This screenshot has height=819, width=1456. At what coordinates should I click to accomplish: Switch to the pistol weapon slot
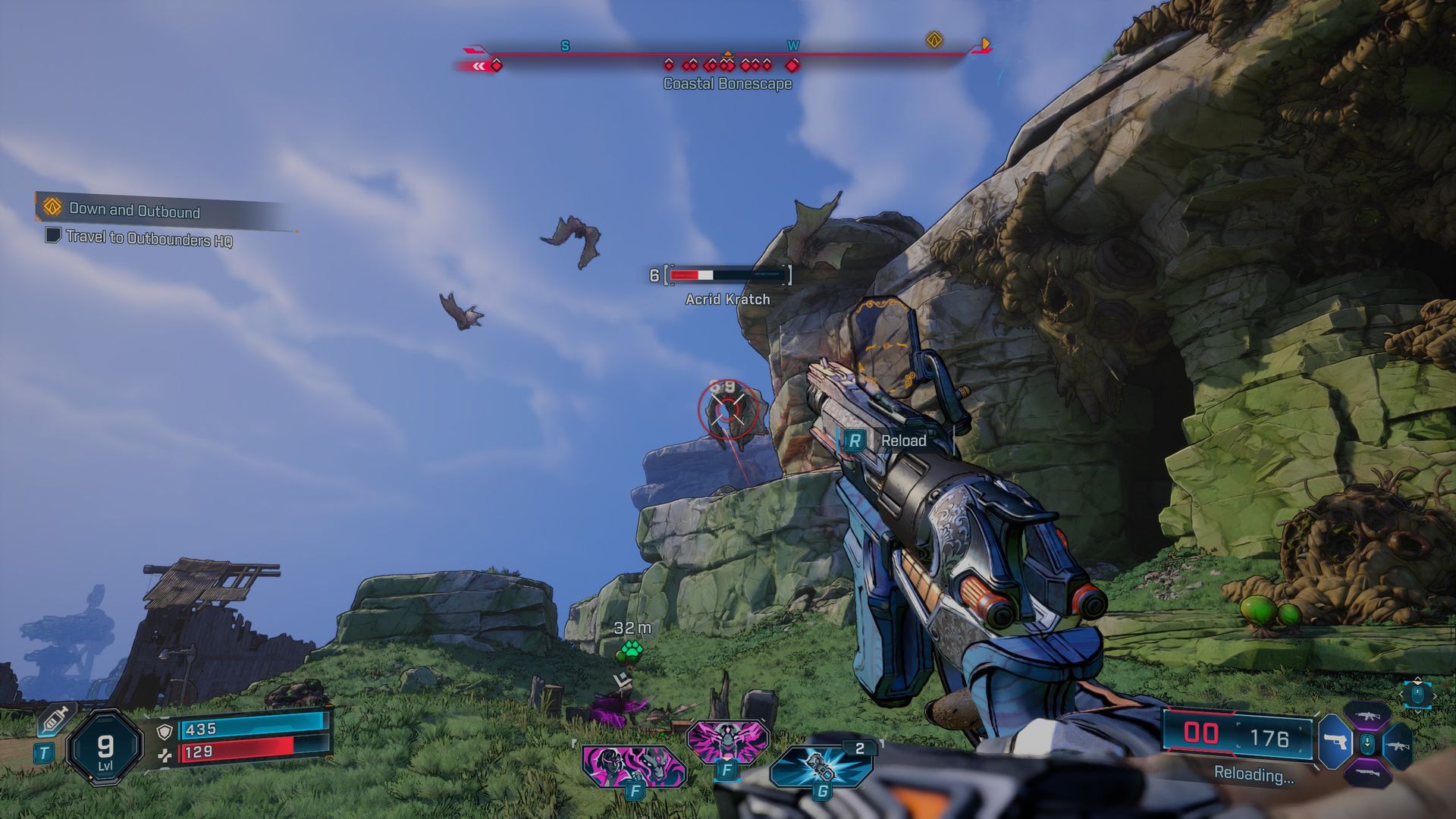(x=1335, y=742)
